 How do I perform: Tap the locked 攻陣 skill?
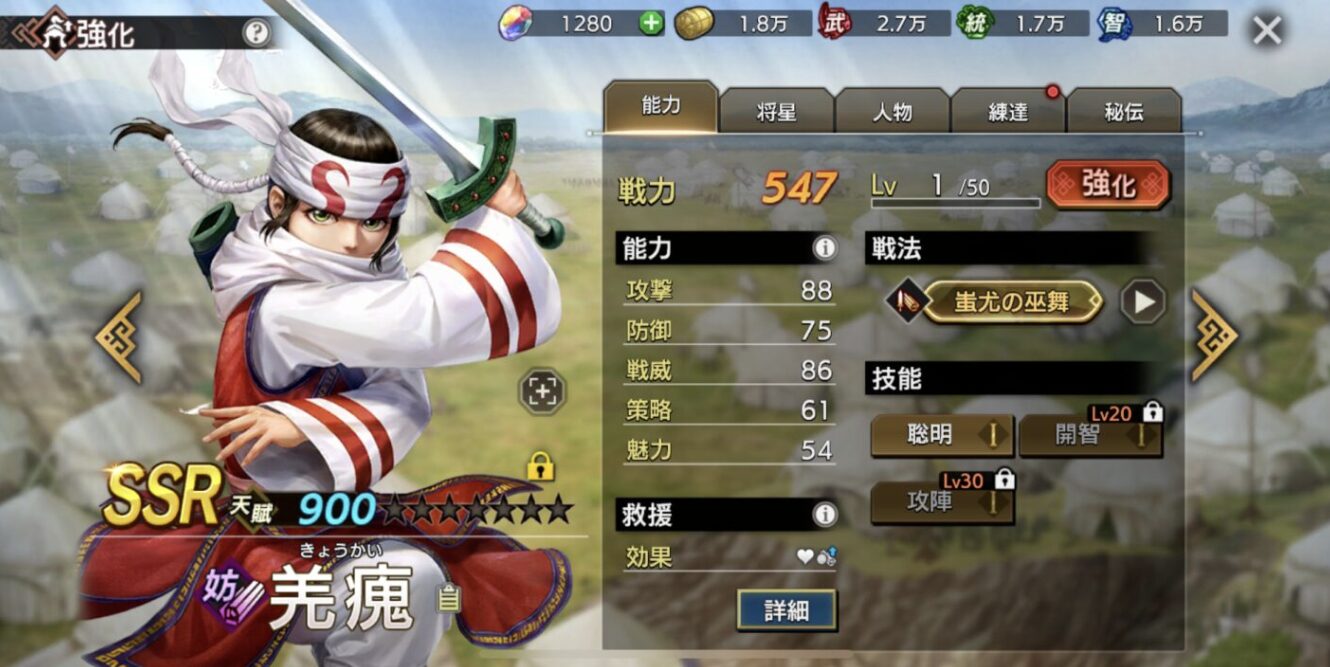tap(942, 502)
